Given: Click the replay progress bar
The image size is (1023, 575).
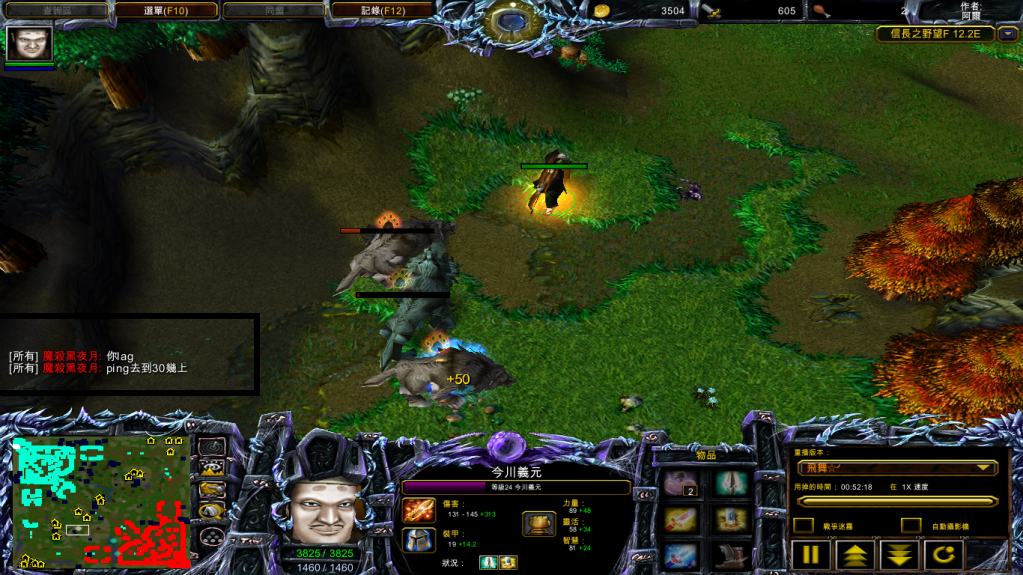Looking at the screenshot, I should click(897, 501).
